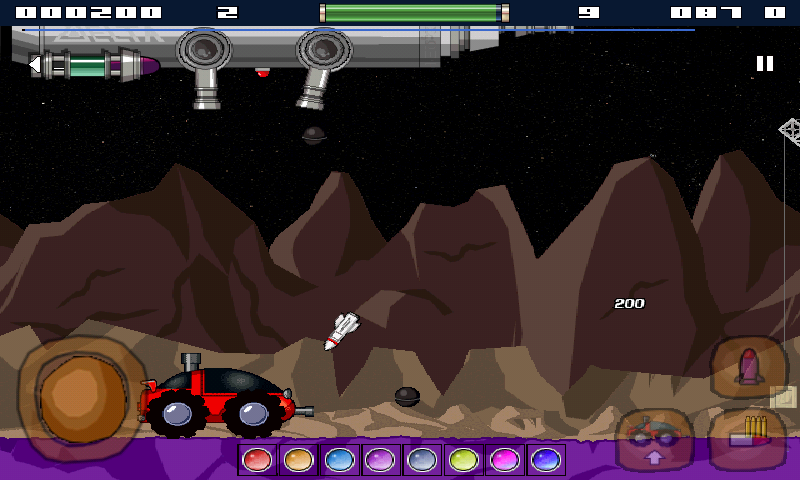
Task: Select the gray orb slot
Action: 421,460
